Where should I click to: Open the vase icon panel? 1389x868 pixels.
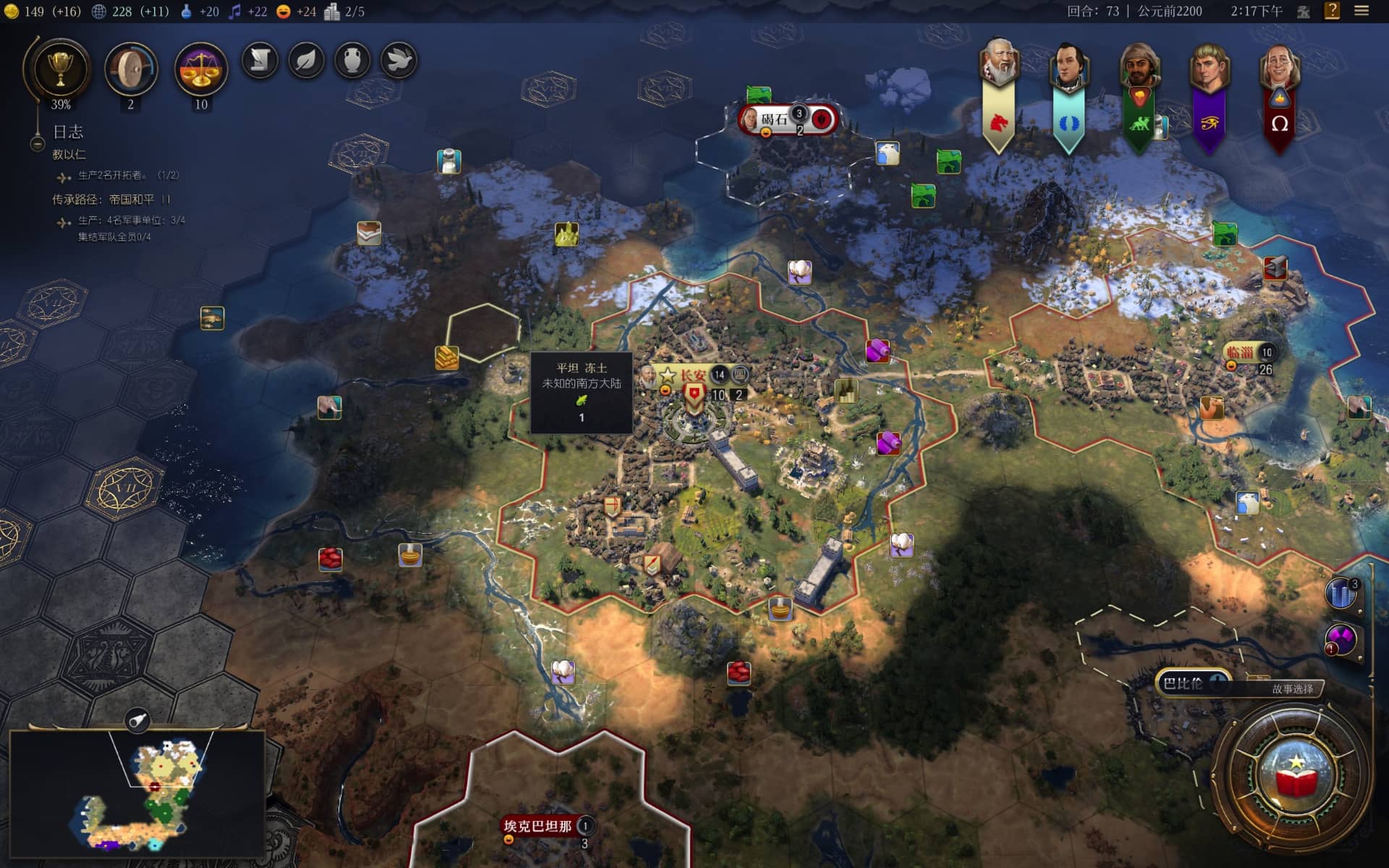[x=352, y=61]
